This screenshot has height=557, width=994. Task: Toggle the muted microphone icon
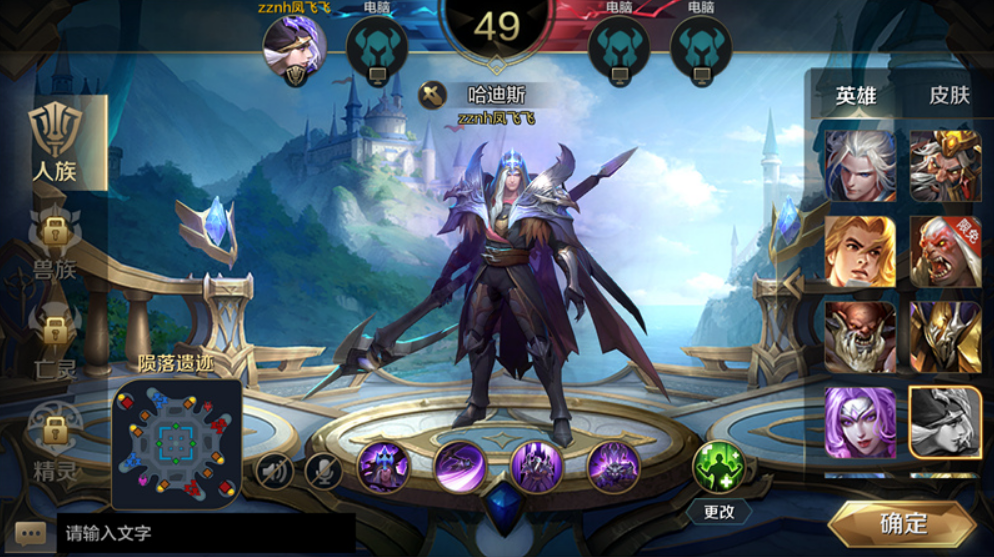coord(323,471)
